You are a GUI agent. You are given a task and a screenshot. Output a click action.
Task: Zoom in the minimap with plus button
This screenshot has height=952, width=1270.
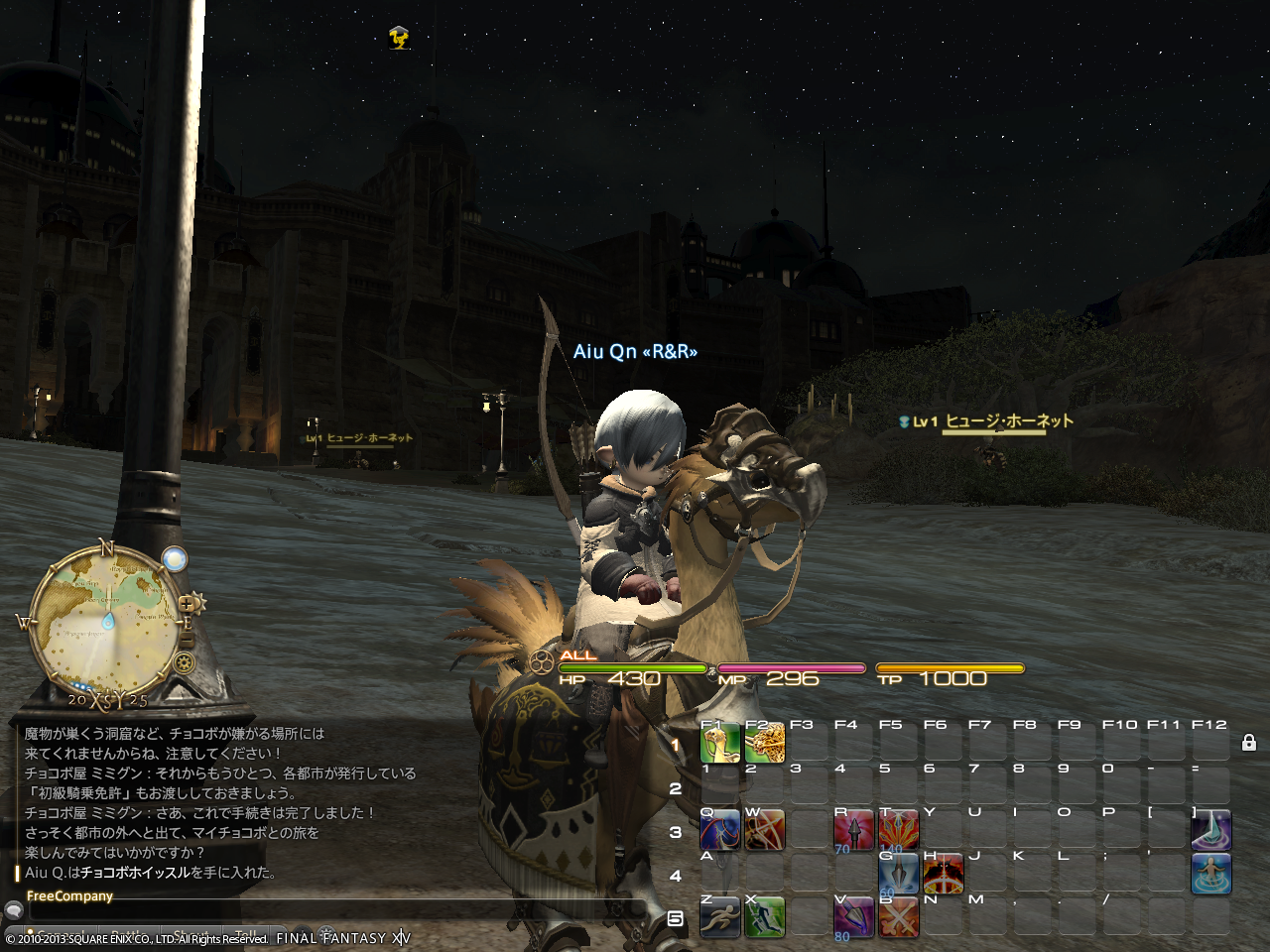pos(186,605)
